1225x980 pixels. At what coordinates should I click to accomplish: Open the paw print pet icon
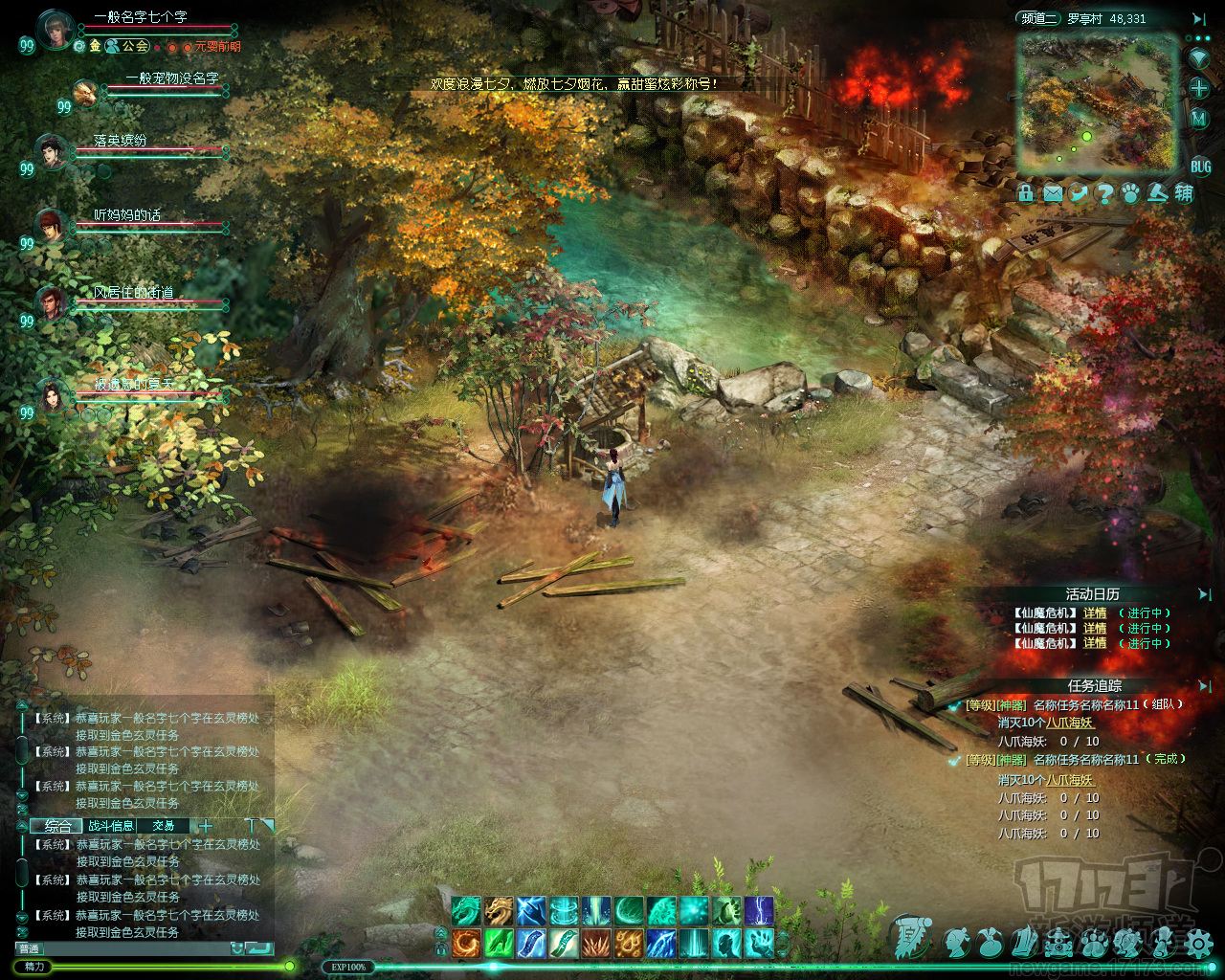(1130, 193)
